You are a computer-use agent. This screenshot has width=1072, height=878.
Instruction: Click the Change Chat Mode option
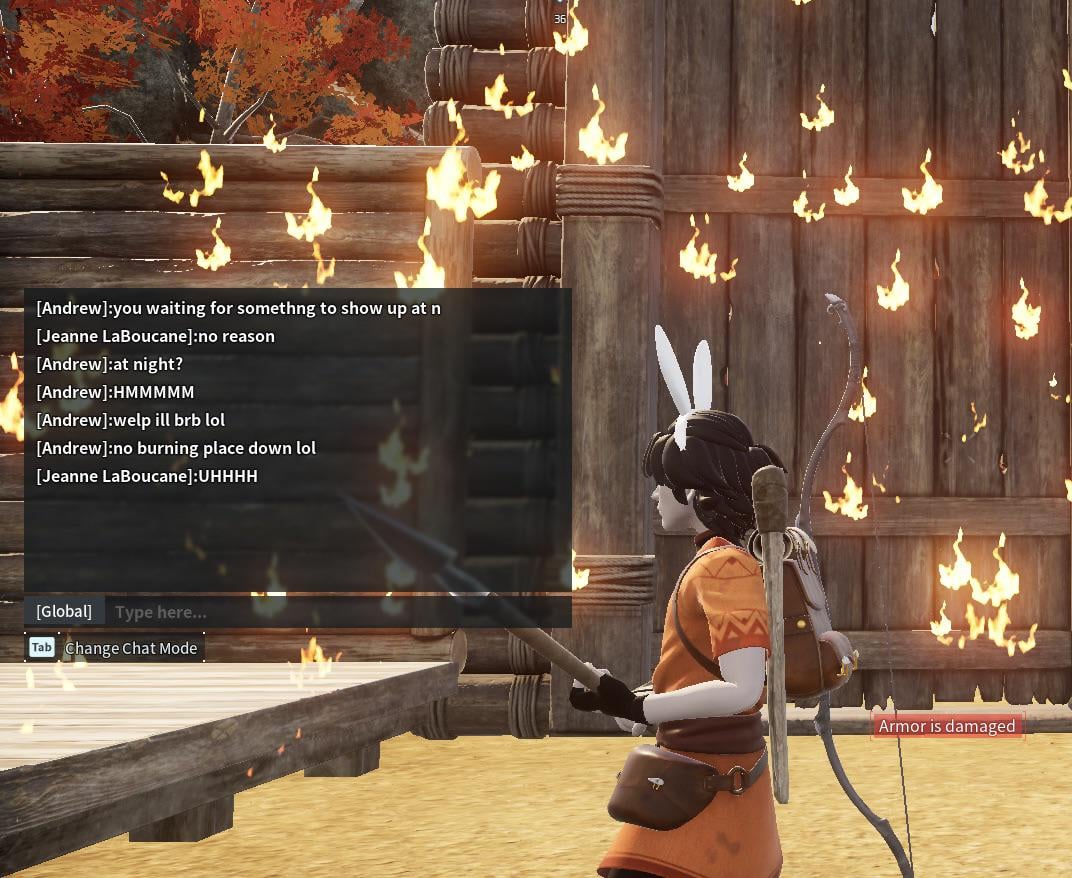coord(130,648)
